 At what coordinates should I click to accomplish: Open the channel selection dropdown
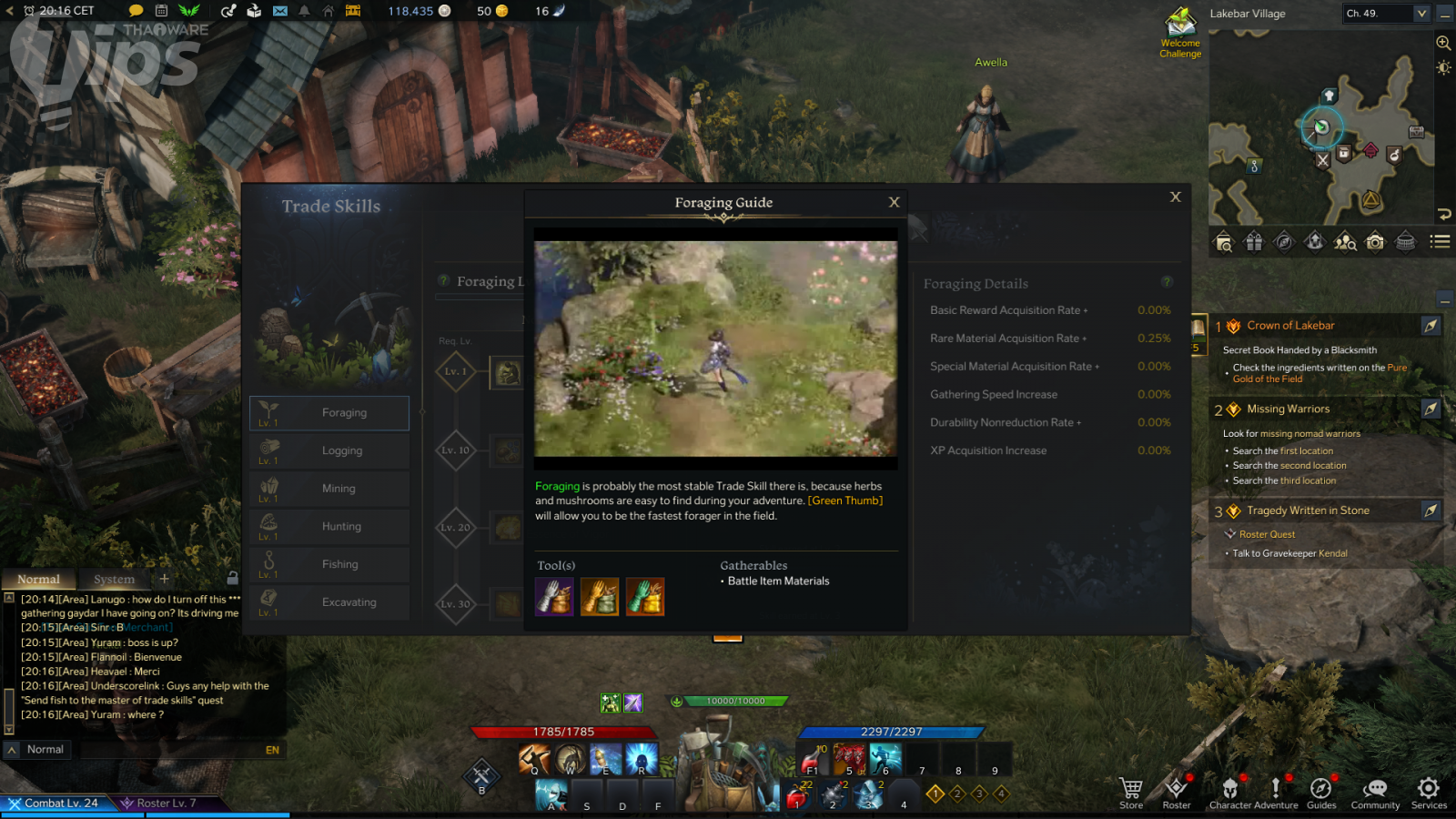(x=1421, y=14)
